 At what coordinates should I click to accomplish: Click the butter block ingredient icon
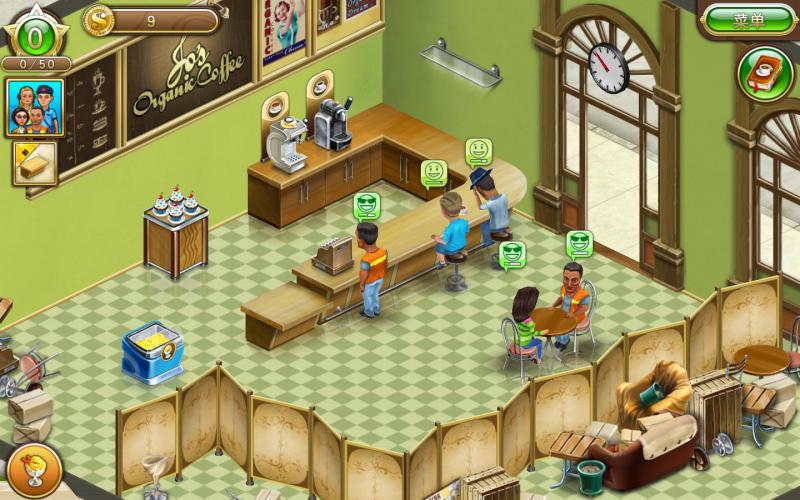click(34, 163)
